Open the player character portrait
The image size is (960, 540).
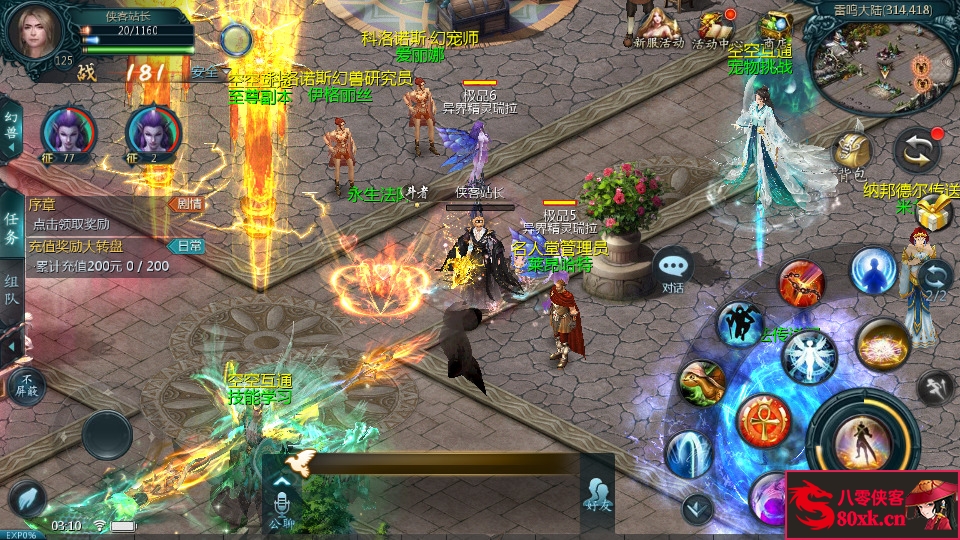pos(36,33)
